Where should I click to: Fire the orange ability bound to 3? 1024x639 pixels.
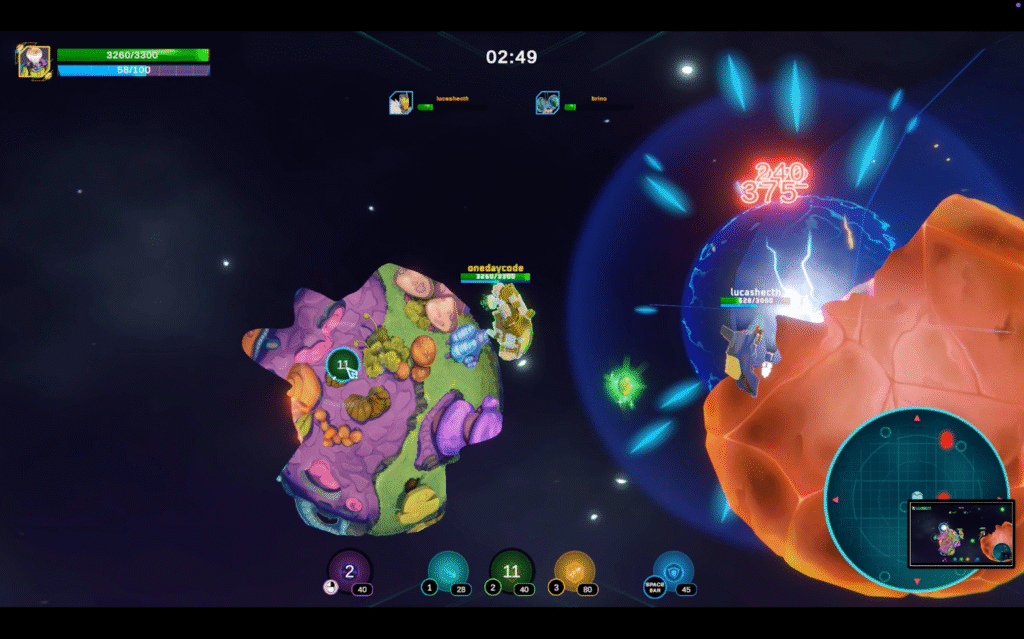pos(574,571)
